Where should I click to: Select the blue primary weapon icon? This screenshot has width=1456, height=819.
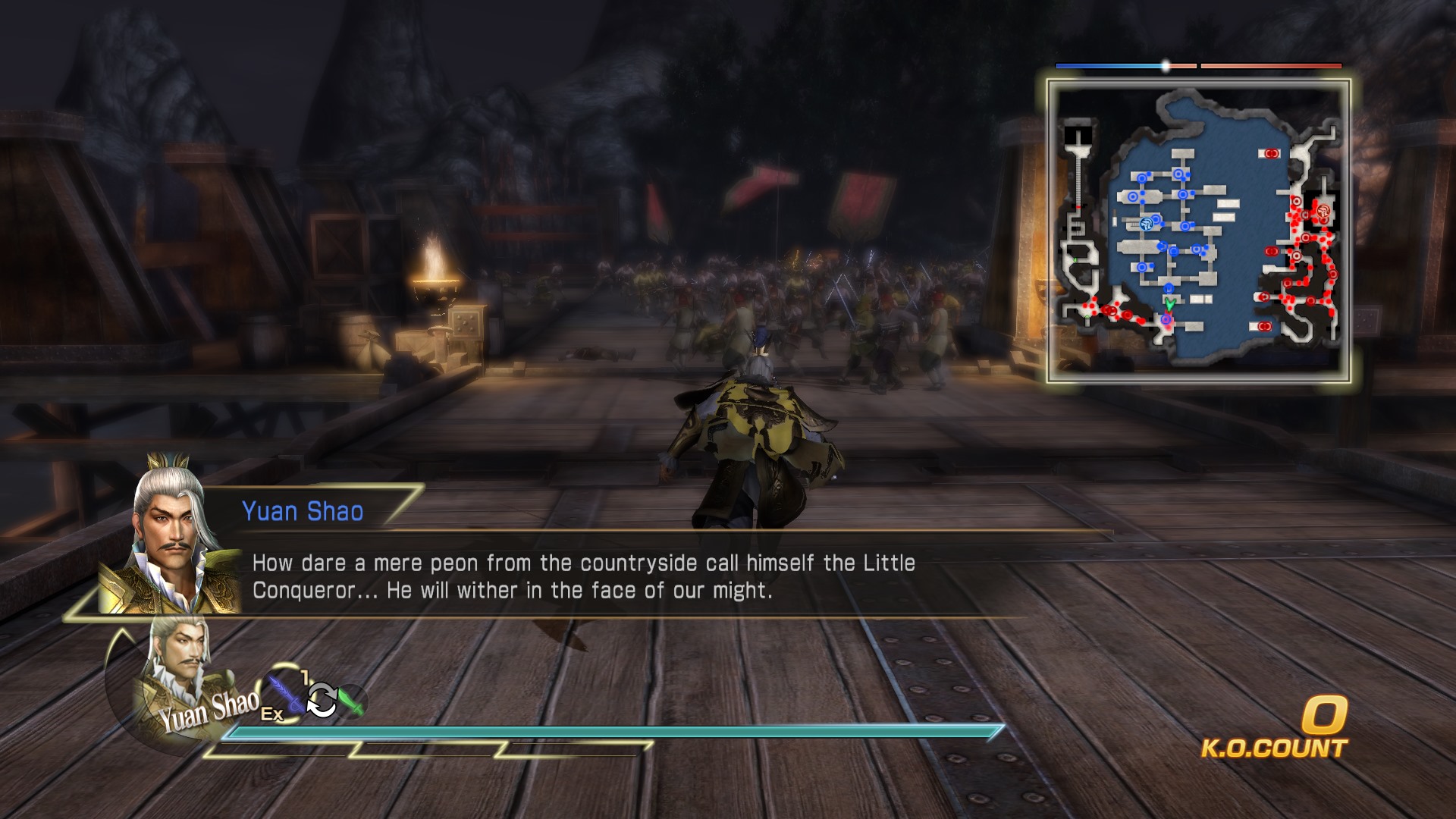point(285,692)
